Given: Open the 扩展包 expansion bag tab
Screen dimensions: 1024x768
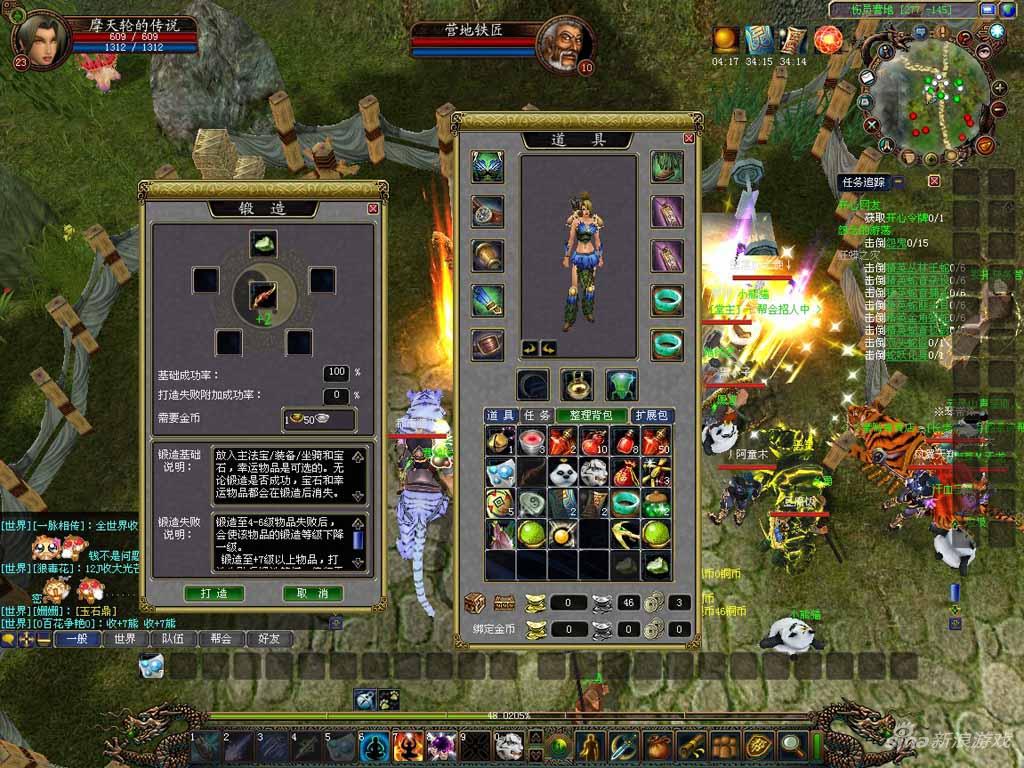Looking at the screenshot, I should [x=653, y=415].
